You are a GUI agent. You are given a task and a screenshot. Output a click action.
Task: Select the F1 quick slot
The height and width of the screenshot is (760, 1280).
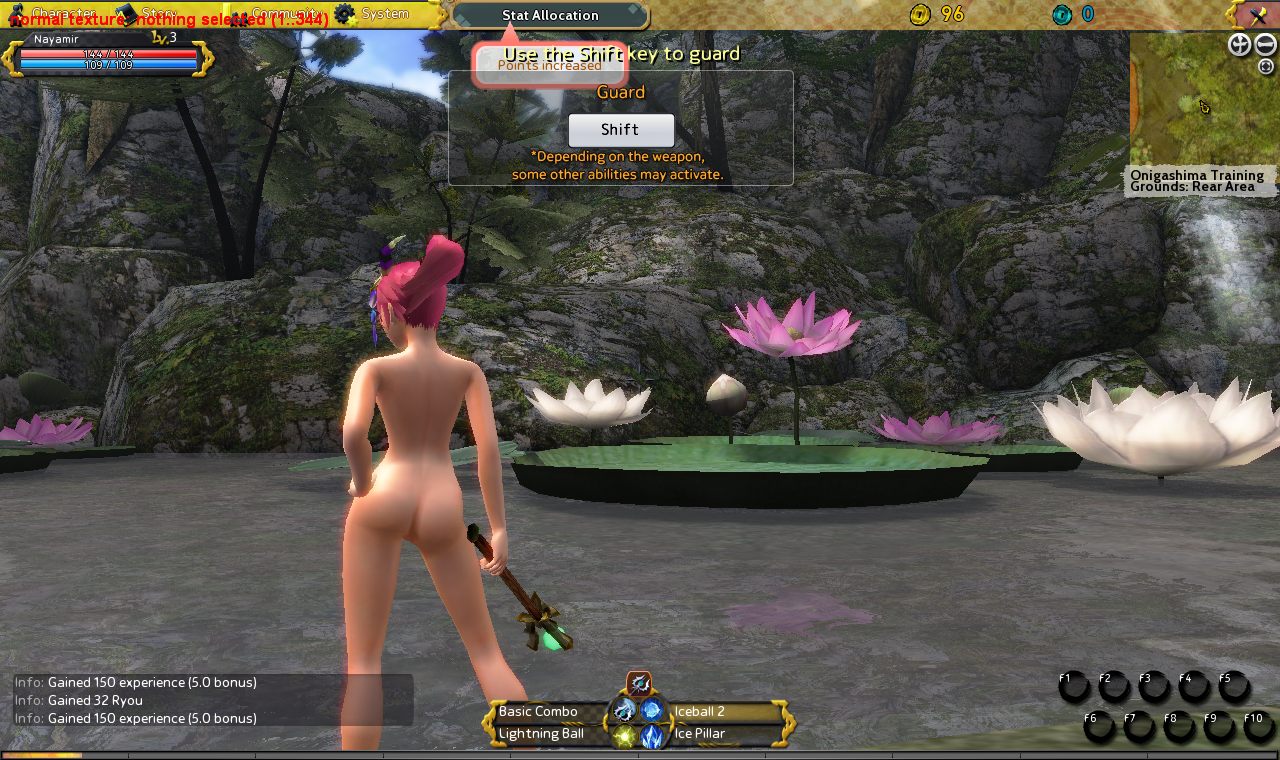coord(1073,687)
